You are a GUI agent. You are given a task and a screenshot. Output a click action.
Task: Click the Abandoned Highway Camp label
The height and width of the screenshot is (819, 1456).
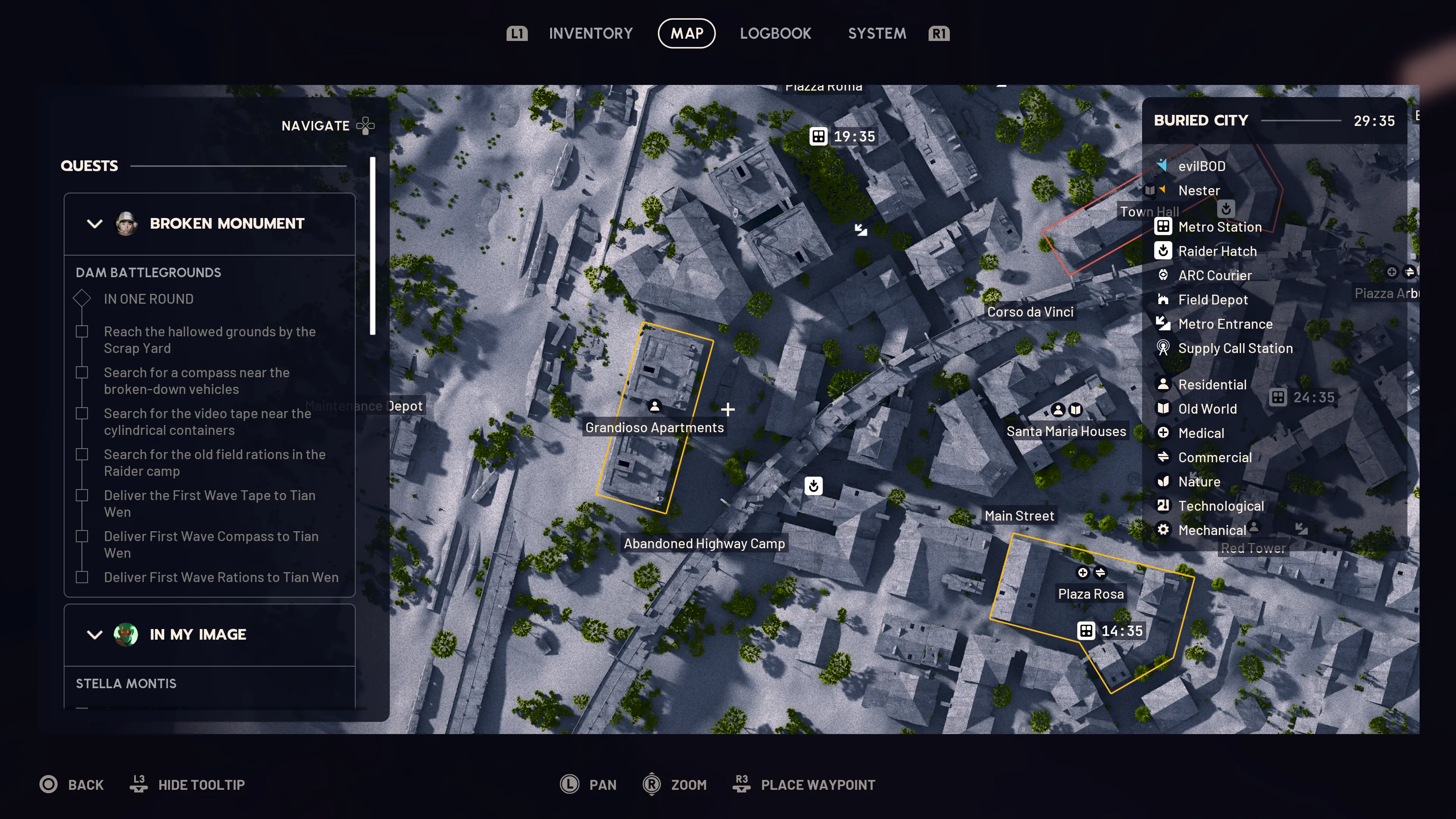(x=704, y=544)
